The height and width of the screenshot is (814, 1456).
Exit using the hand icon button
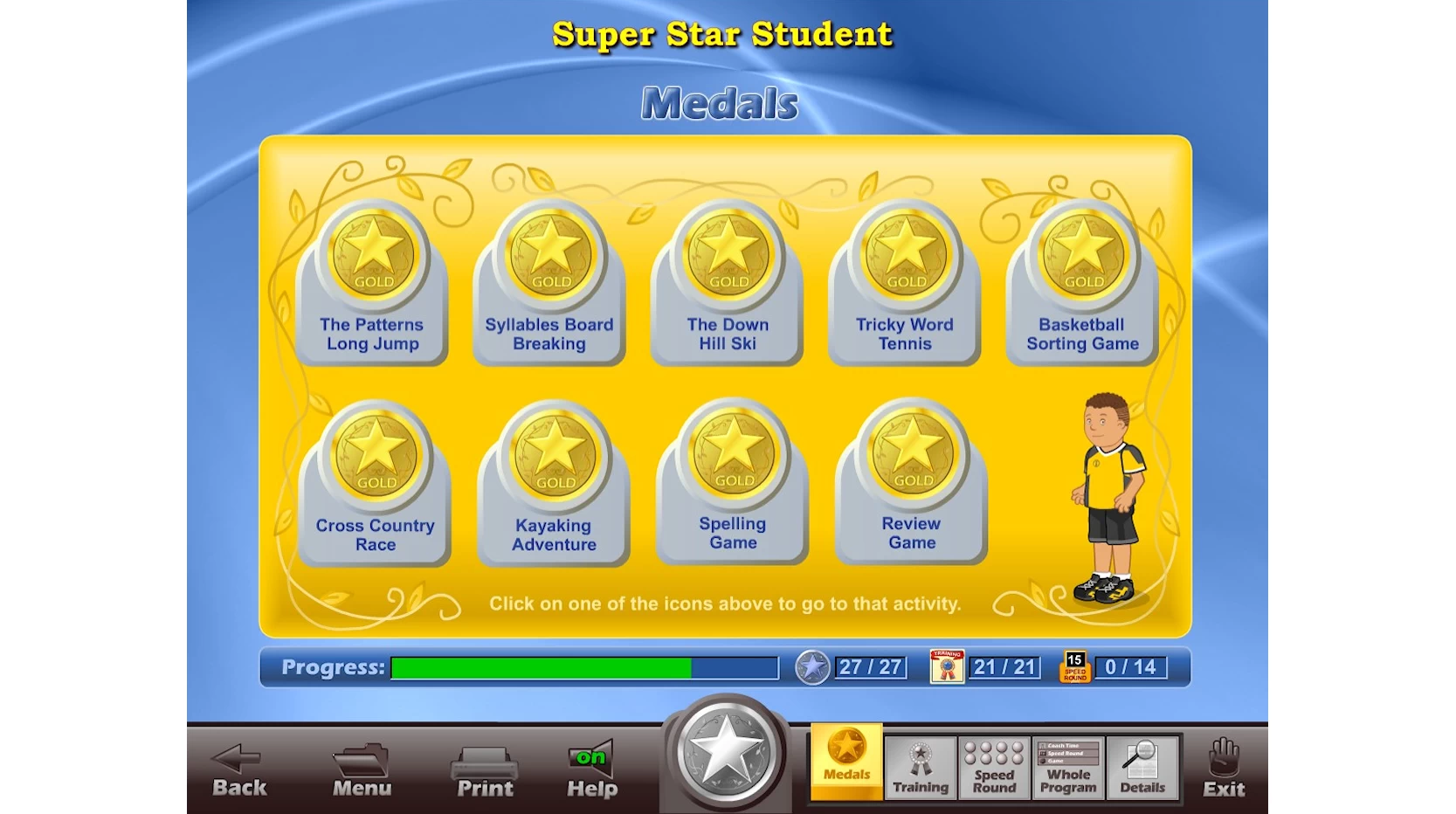[x=1224, y=769]
